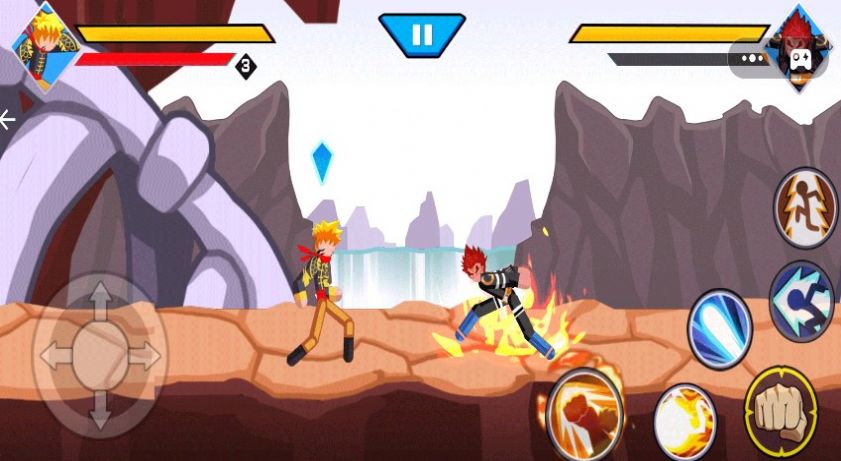Pause the fight with the blue pause button
Screen dimensions: 841x461
pos(421,35)
